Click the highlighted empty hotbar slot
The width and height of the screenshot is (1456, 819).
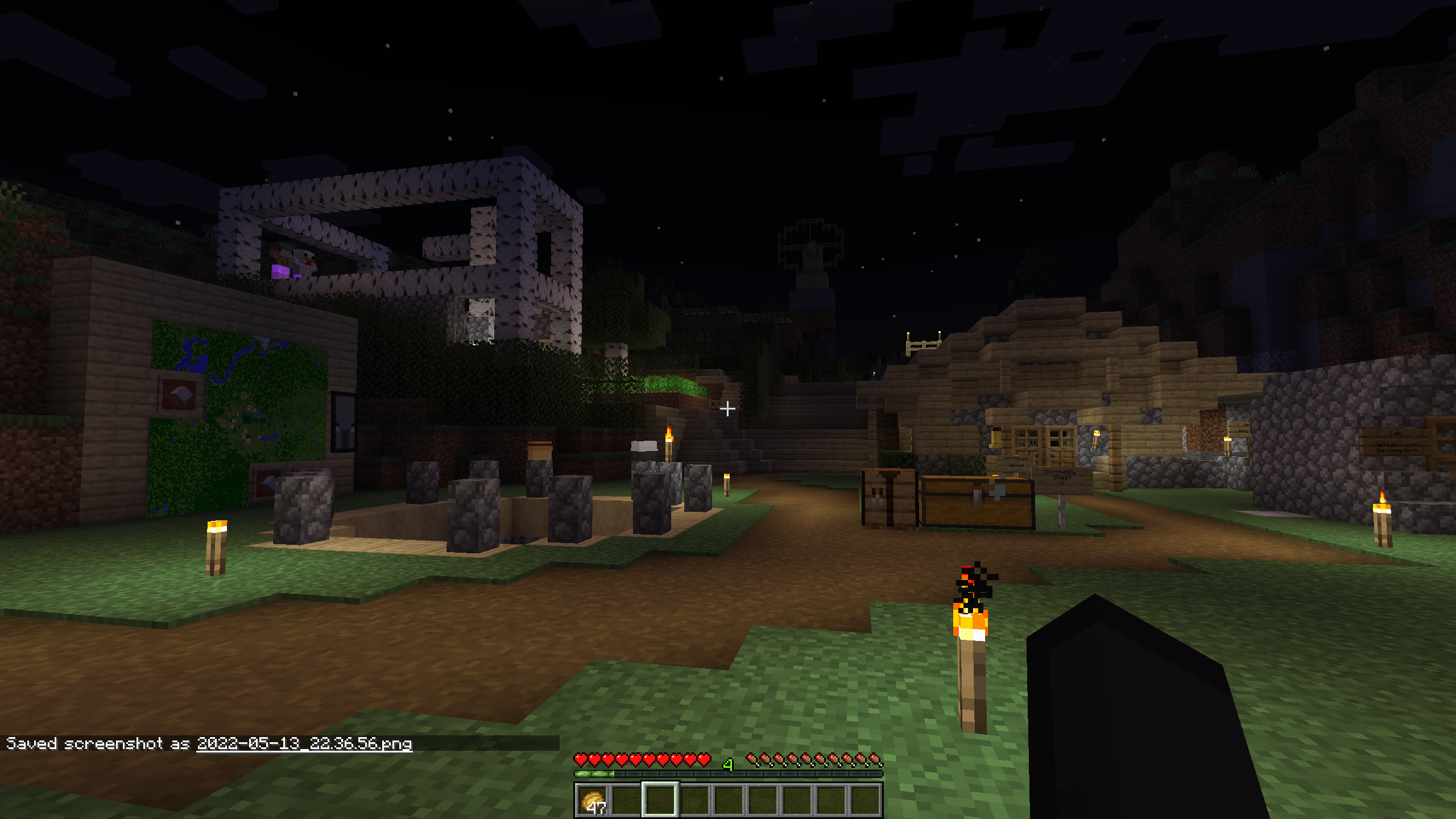coord(660,800)
